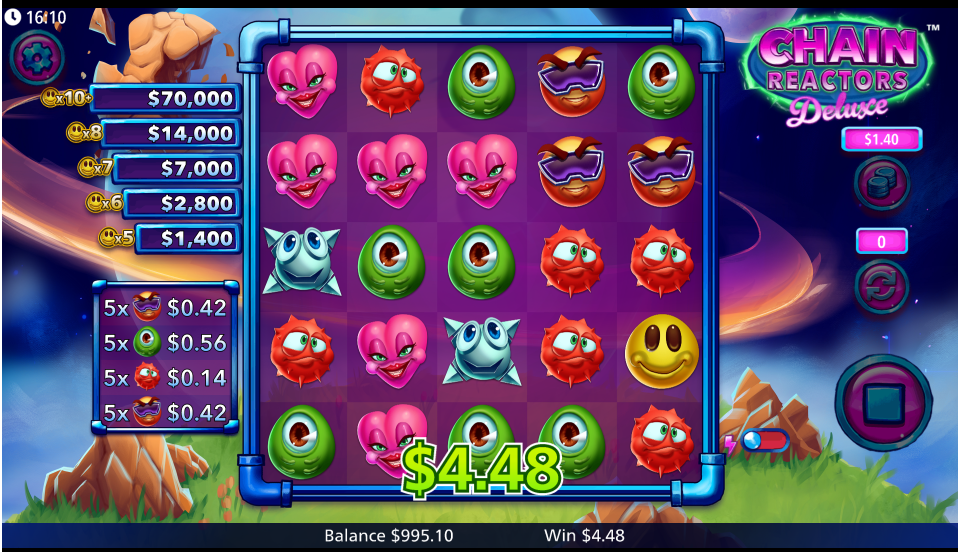
Task: Open the settings gear menu
Action: 37,57
